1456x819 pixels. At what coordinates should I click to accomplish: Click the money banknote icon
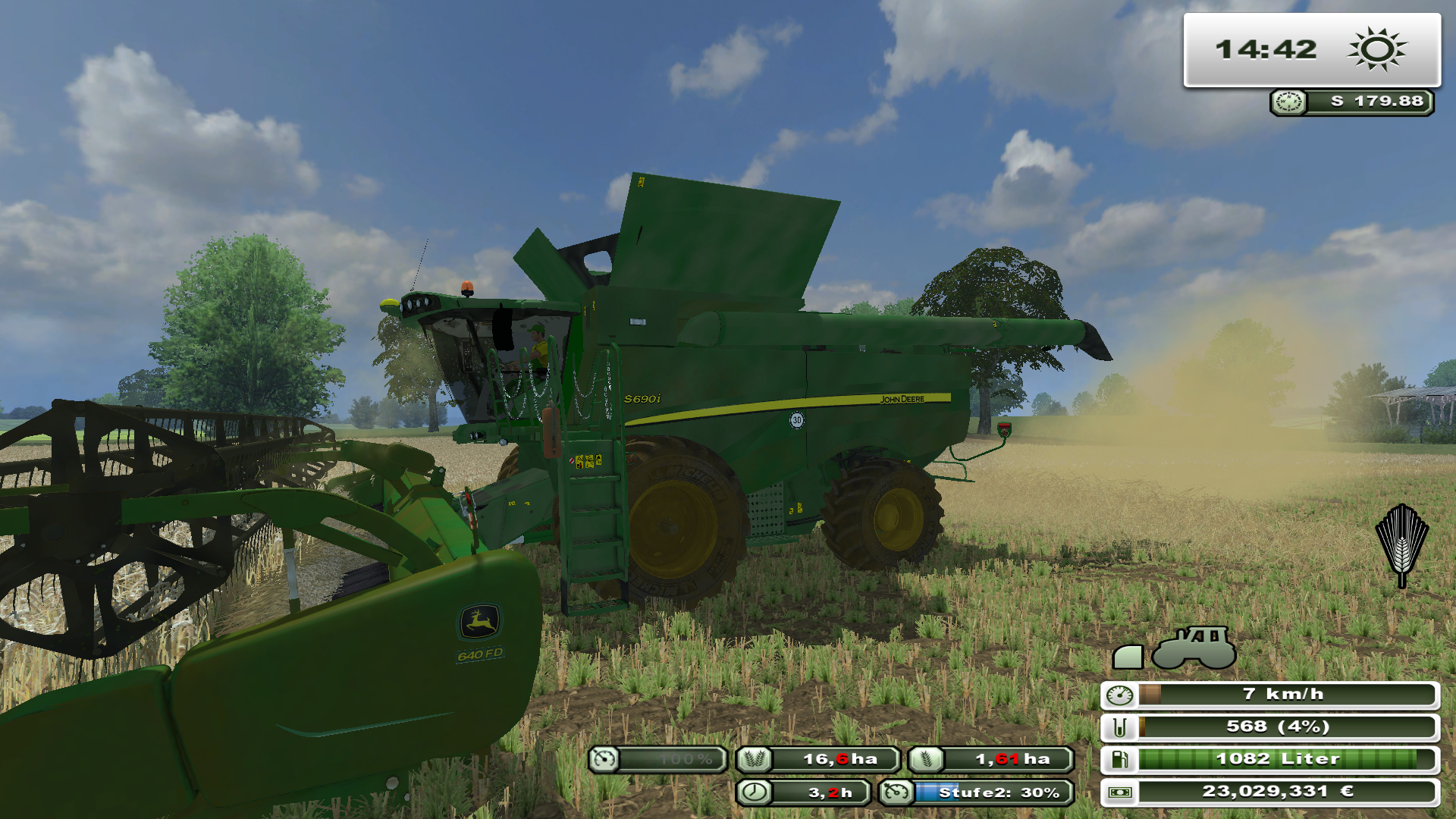tap(1119, 792)
